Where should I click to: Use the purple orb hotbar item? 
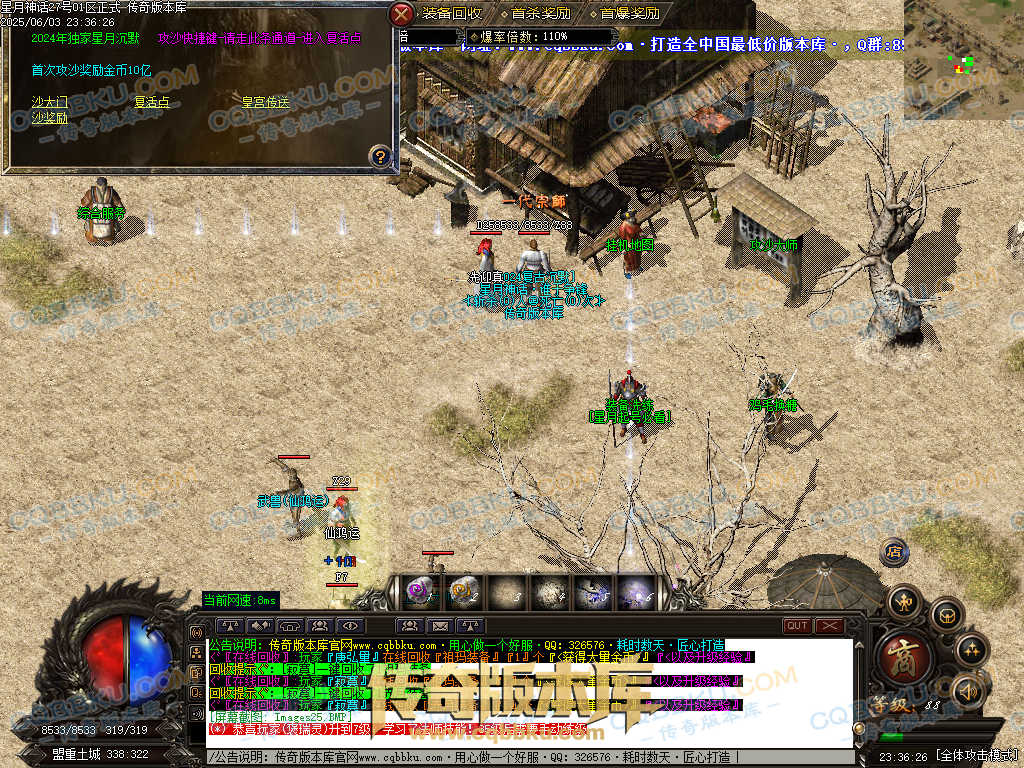click(x=418, y=591)
